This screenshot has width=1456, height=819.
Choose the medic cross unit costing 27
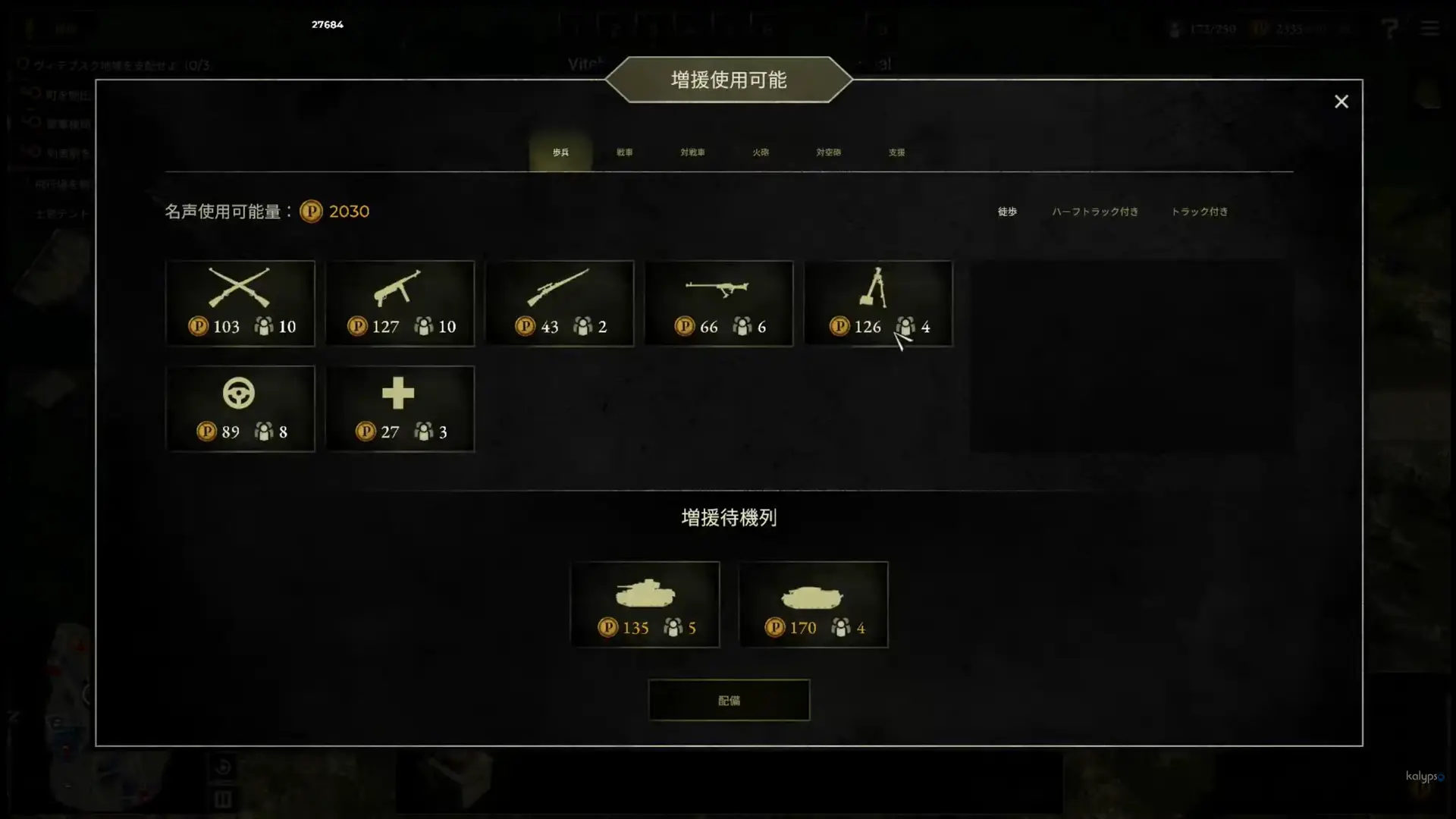coord(400,409)
